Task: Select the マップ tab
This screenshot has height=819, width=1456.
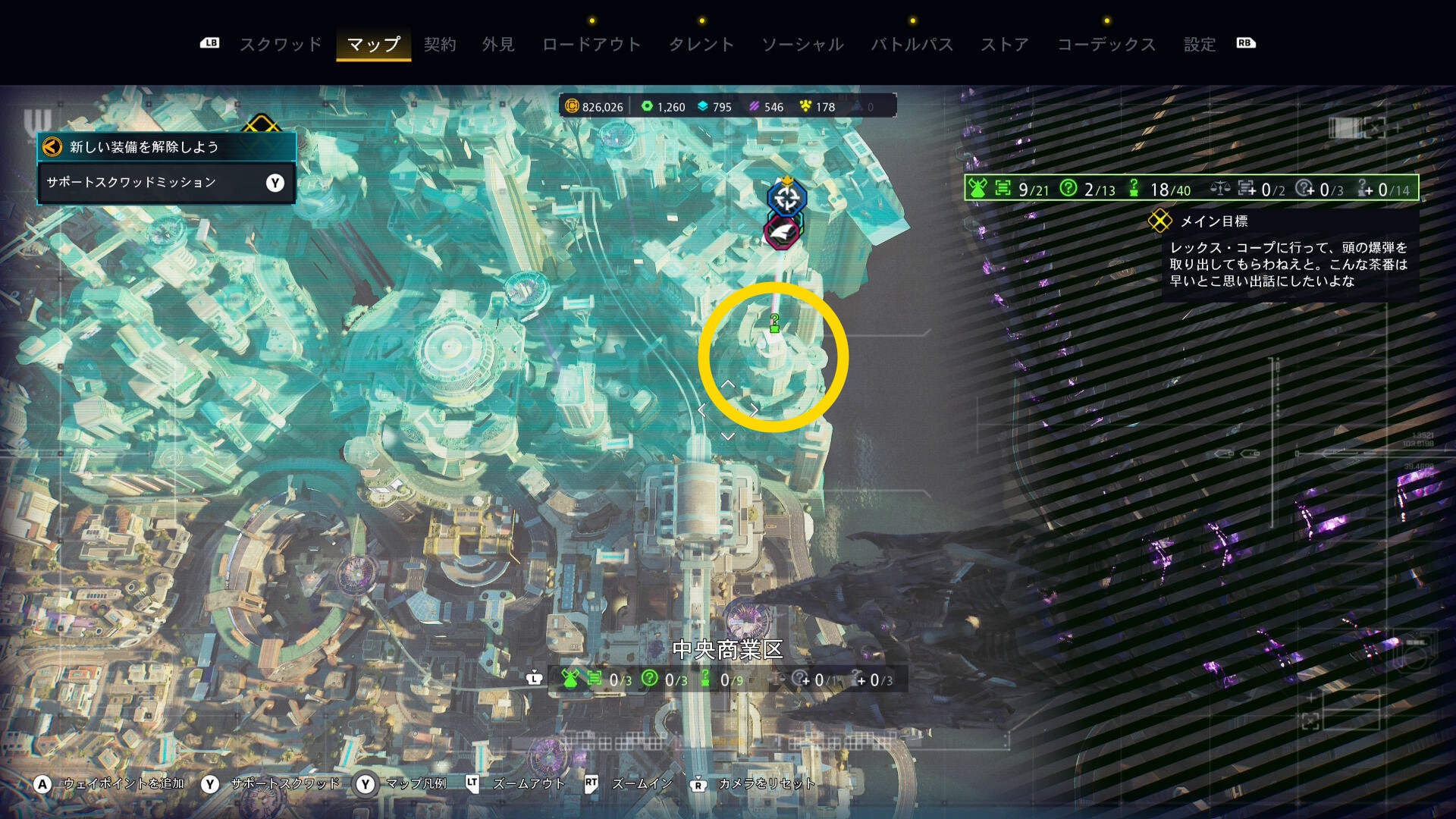Action: point(373,45)
